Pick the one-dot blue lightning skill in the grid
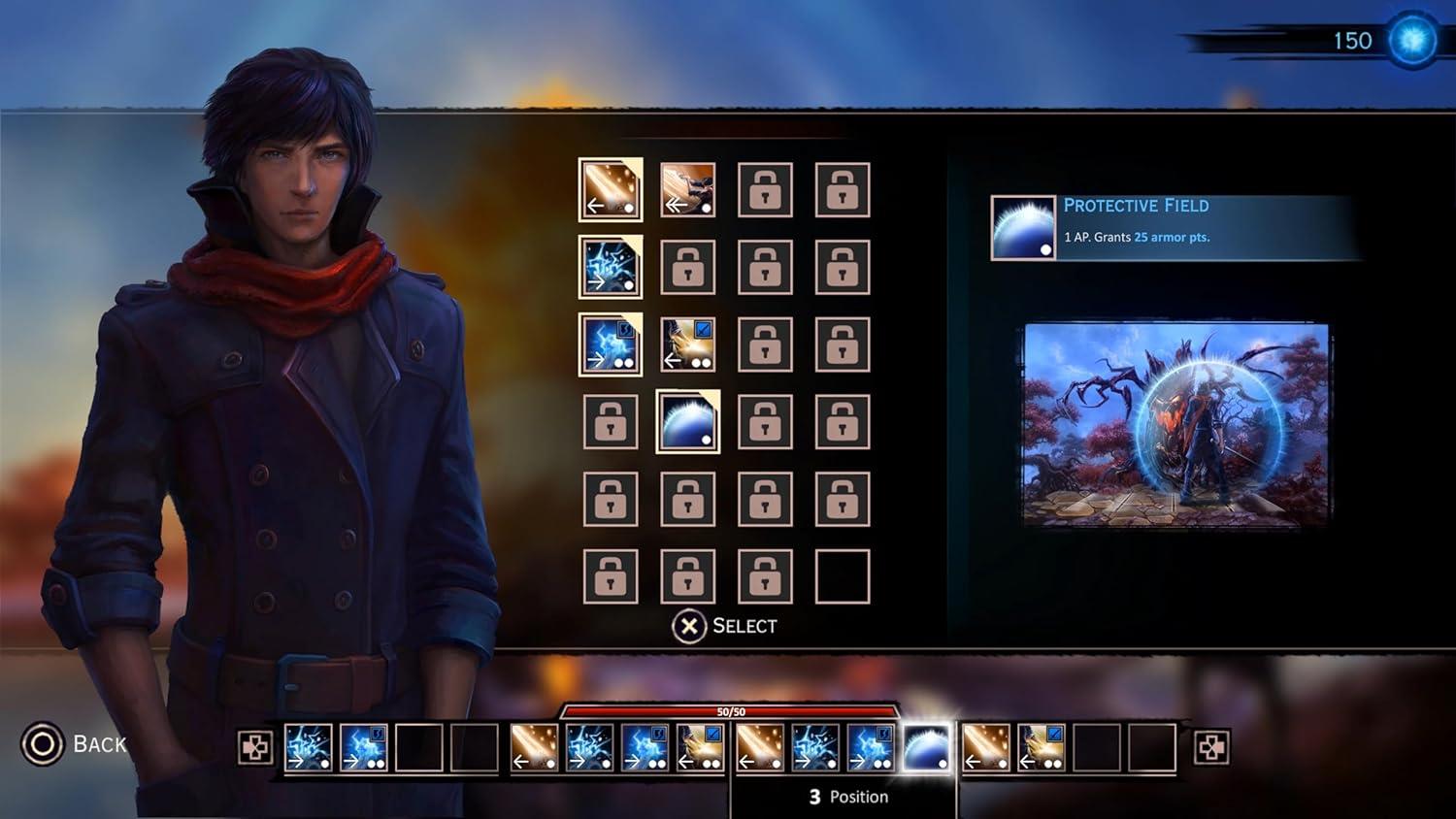 click(611, 267)
